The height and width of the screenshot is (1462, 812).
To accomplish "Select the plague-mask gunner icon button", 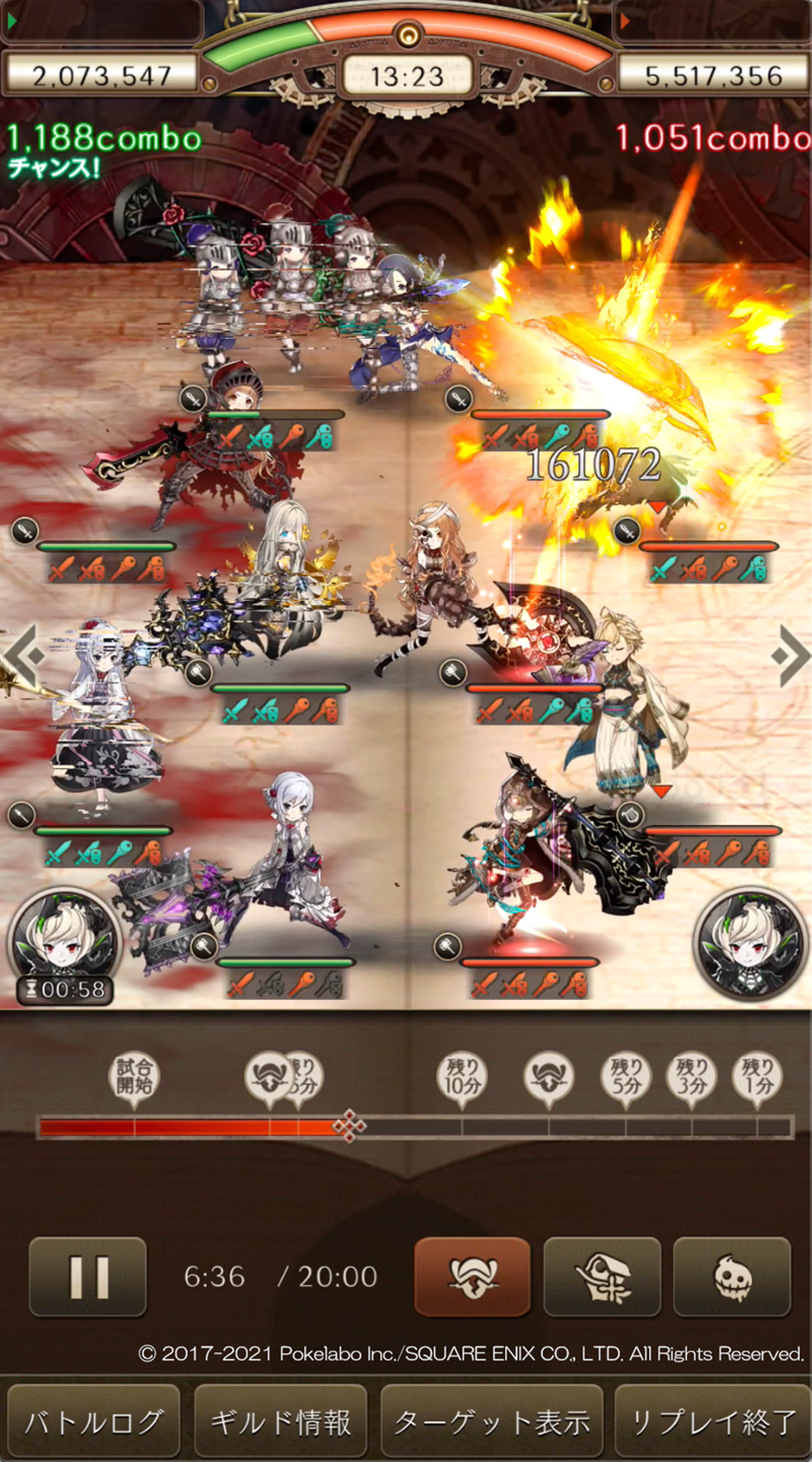I will pyautogui.click(x=602, y=1276).
